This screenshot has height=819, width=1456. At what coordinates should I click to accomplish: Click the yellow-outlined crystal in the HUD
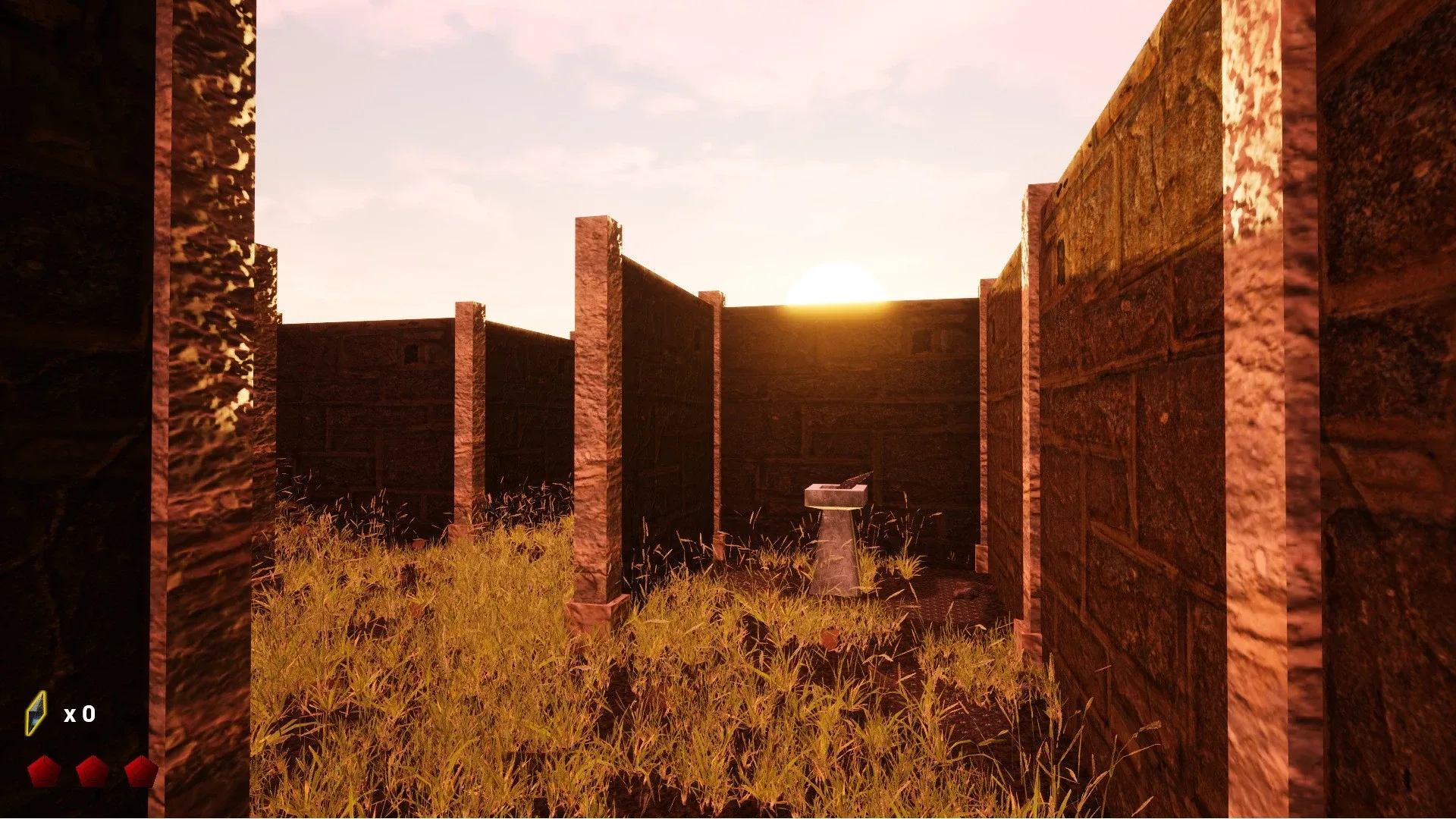point(36,714)
